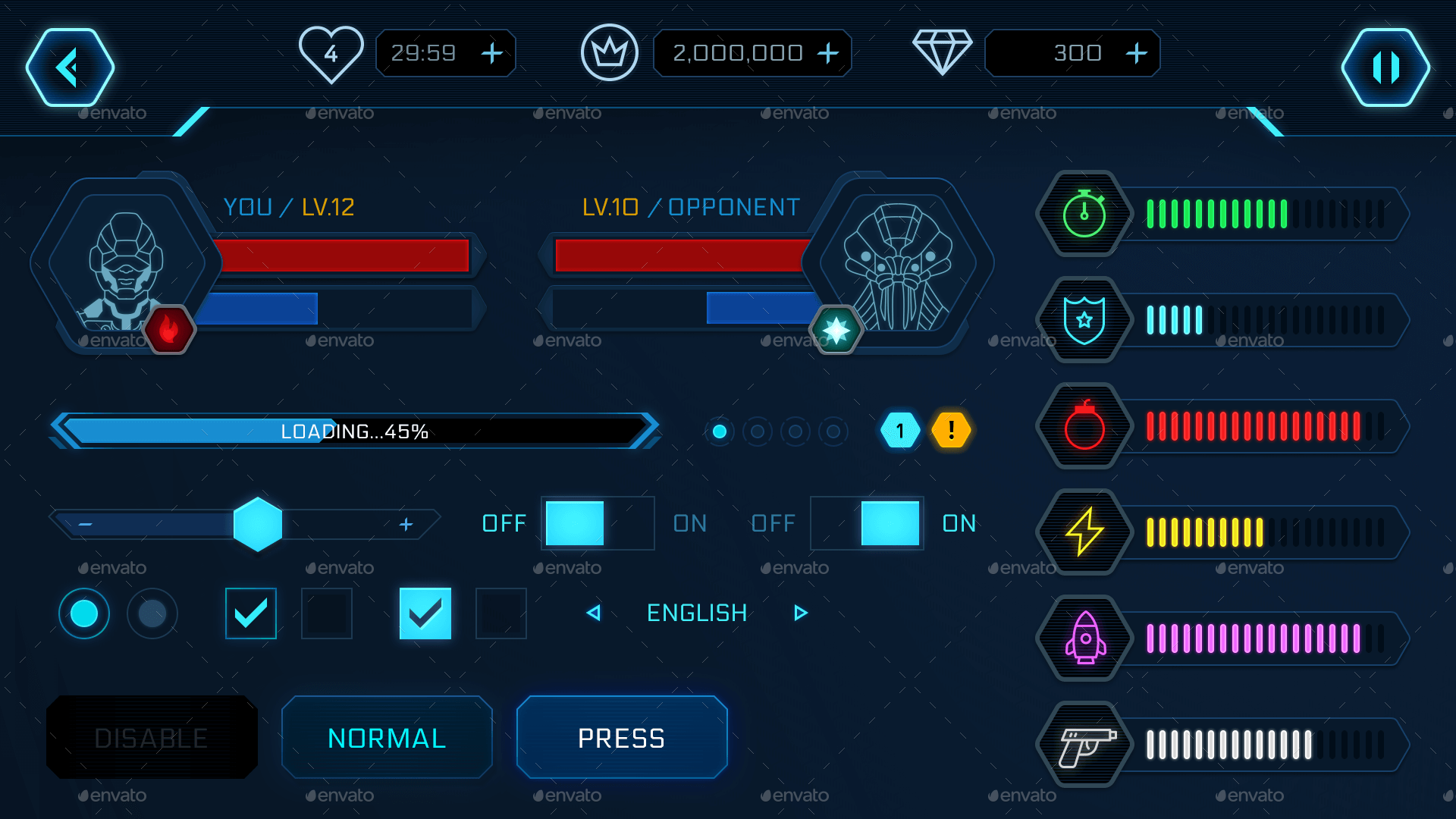
Task: Click the pause button in top right corner
Action: pos(1385,67)
